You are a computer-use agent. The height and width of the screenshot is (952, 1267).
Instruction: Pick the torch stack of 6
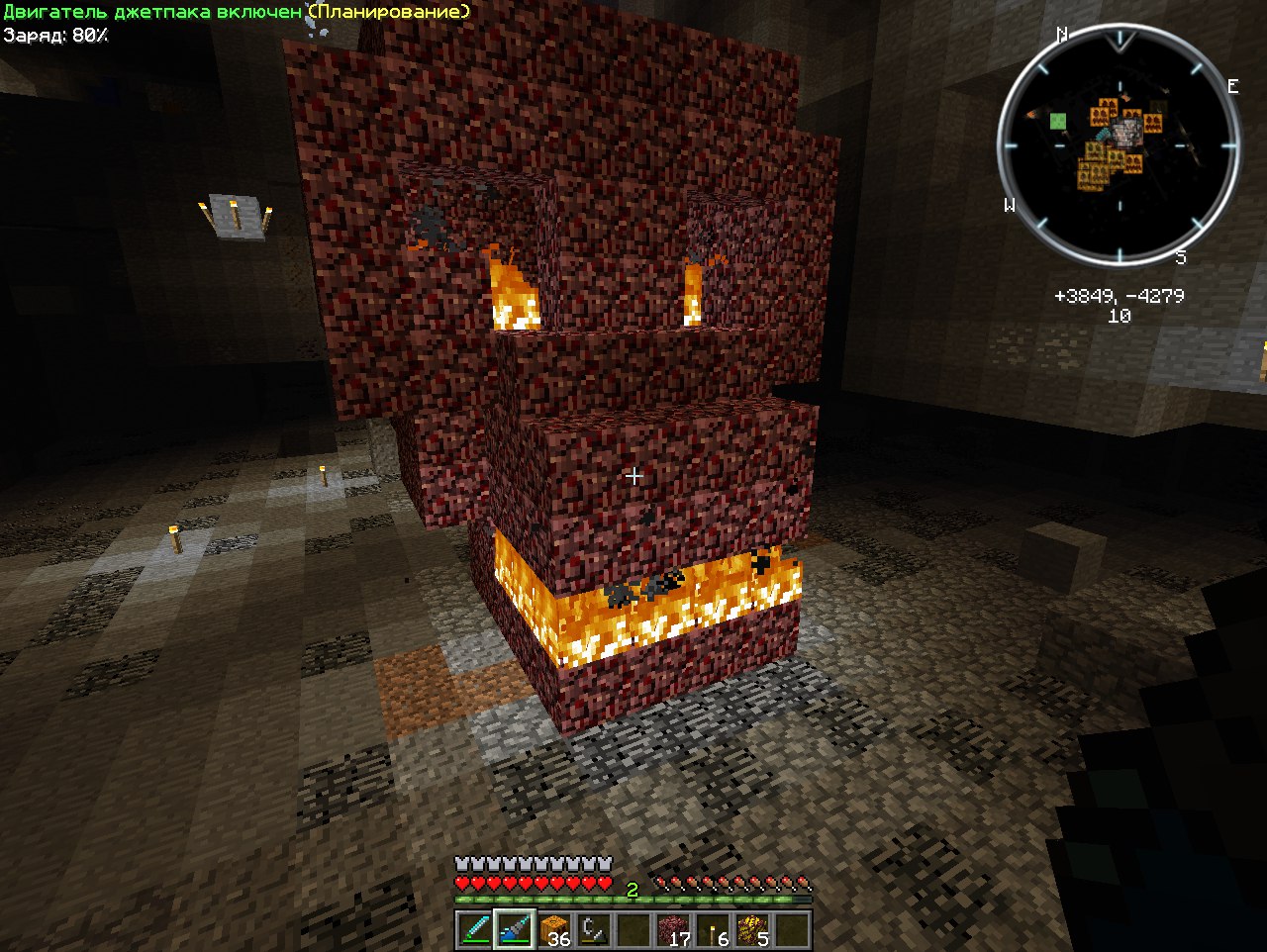(713, 931)
